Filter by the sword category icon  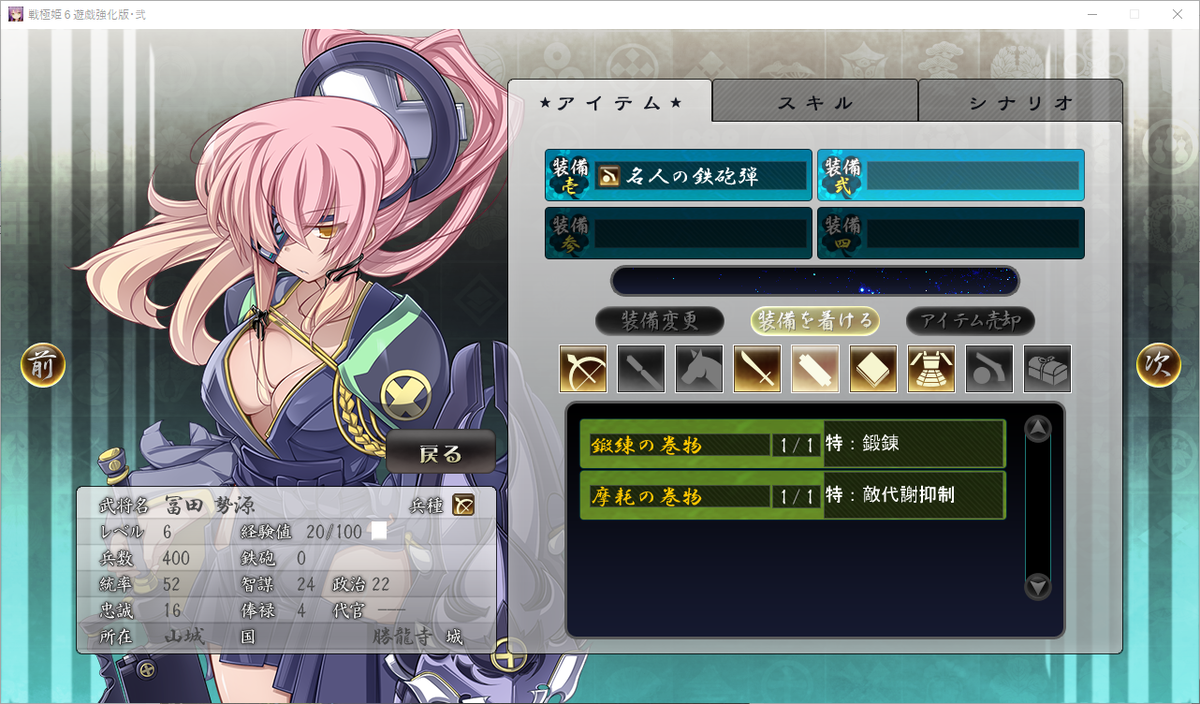click(x=757, y=369)
